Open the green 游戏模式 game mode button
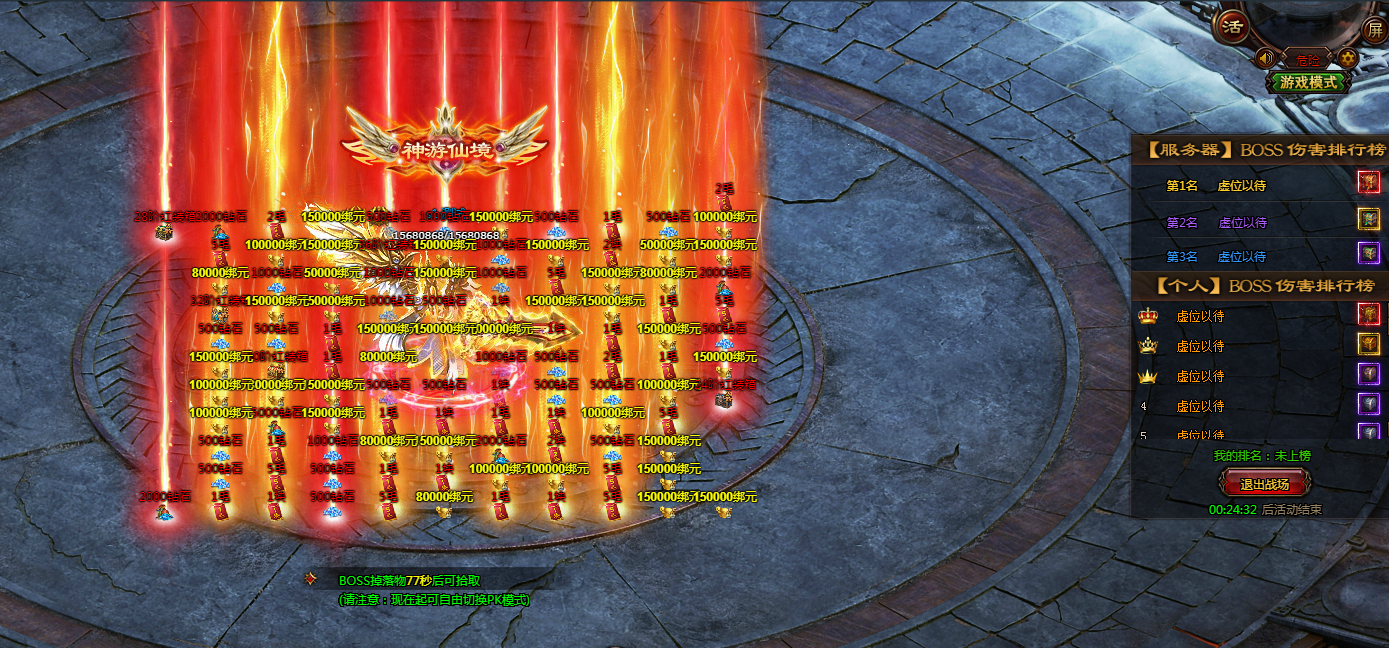The height and width of the screenshot is (648, 1389). click(x=1308, y=82)
